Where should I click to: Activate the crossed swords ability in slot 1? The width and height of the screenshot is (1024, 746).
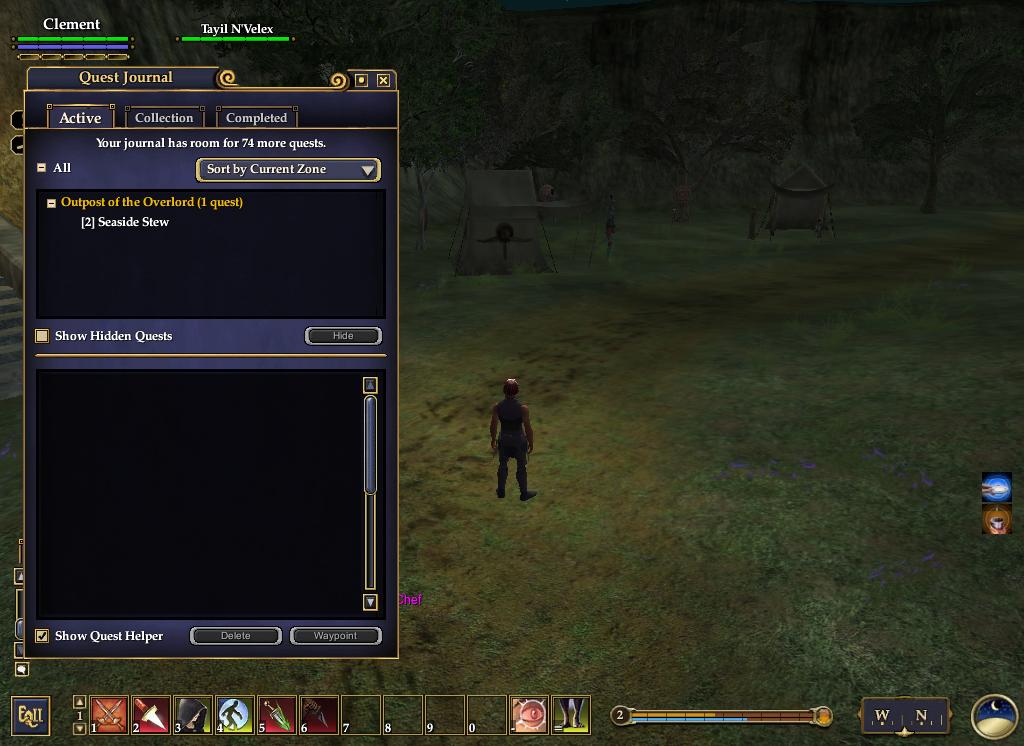coord(109,715)
